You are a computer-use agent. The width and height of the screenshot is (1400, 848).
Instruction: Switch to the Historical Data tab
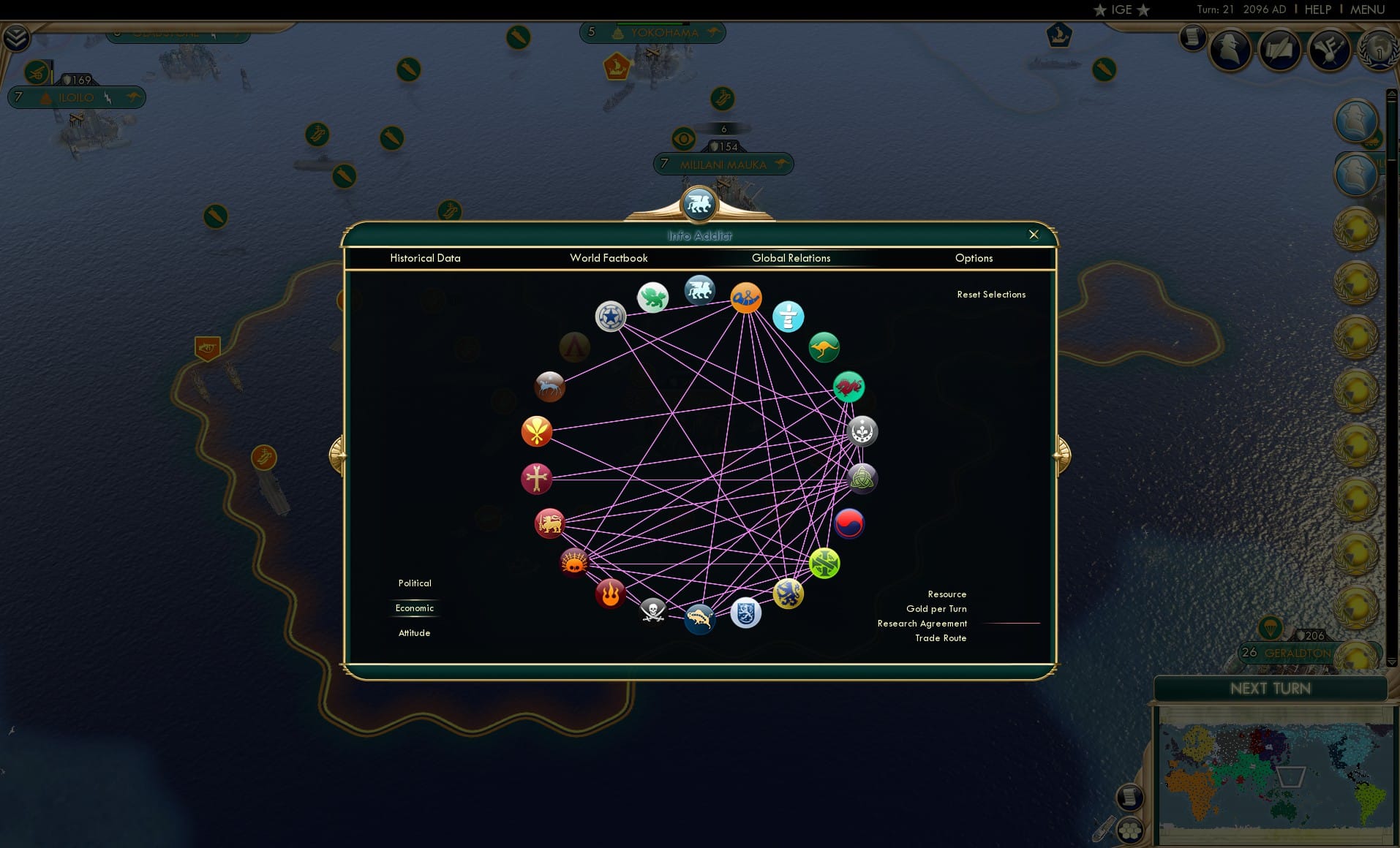pyautogui.click(x=426, y=258)
